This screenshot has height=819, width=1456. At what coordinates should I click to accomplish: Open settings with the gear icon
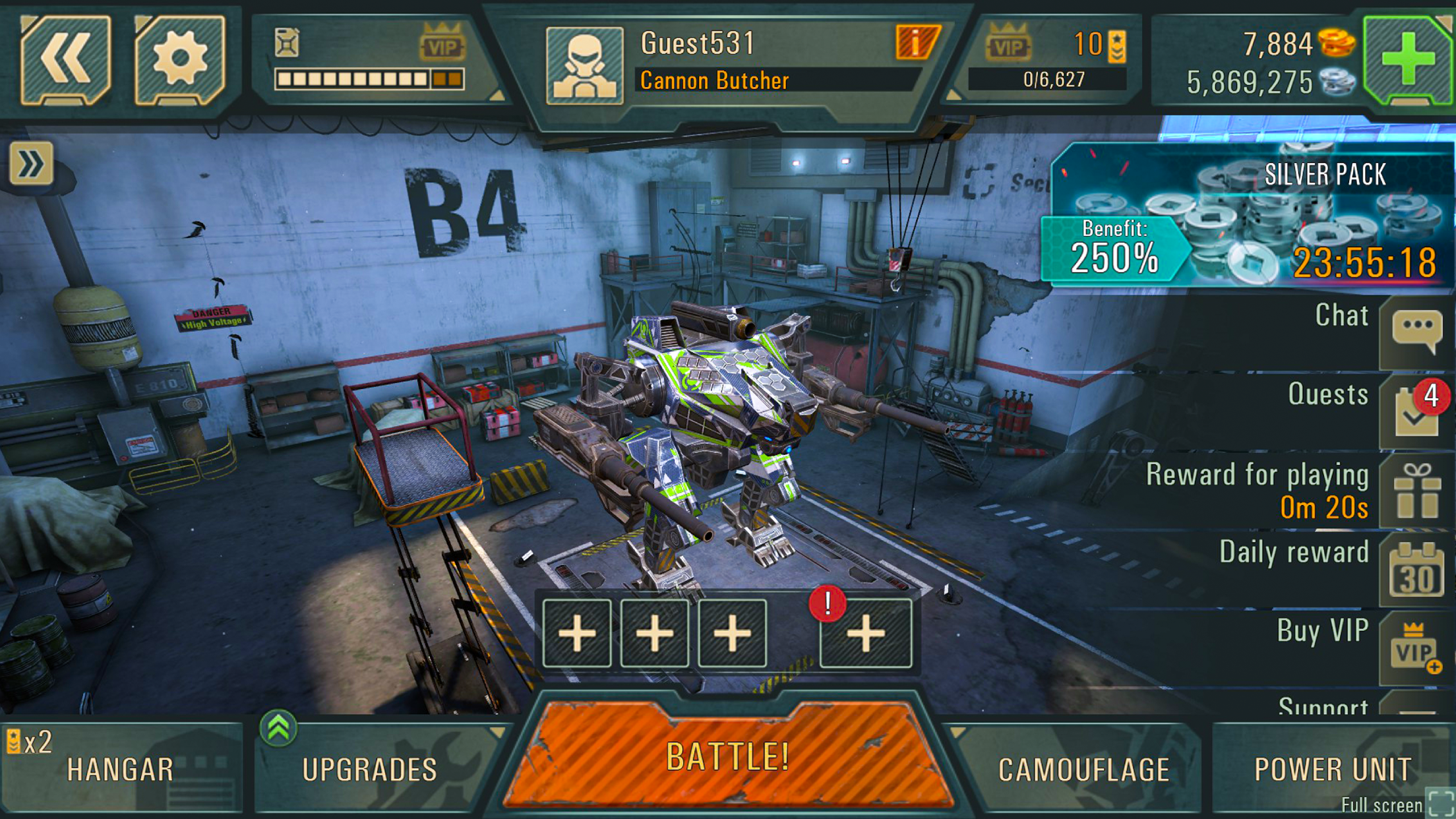(x=180, y=60)
